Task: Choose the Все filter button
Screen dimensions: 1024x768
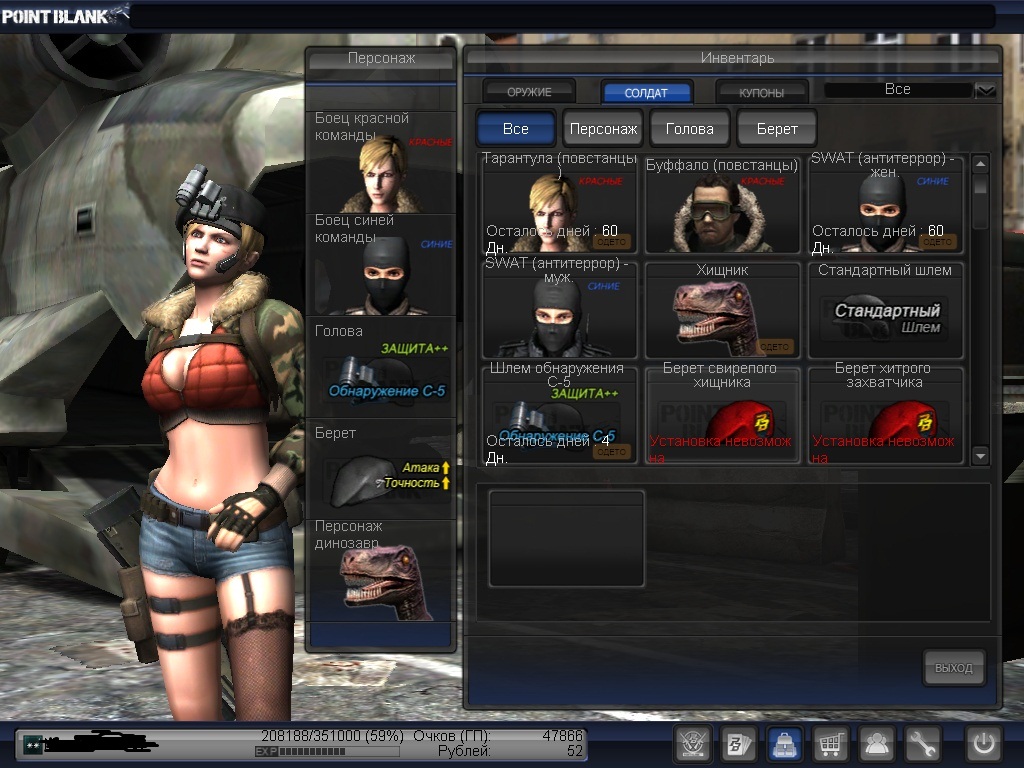Action: point(516,129)
